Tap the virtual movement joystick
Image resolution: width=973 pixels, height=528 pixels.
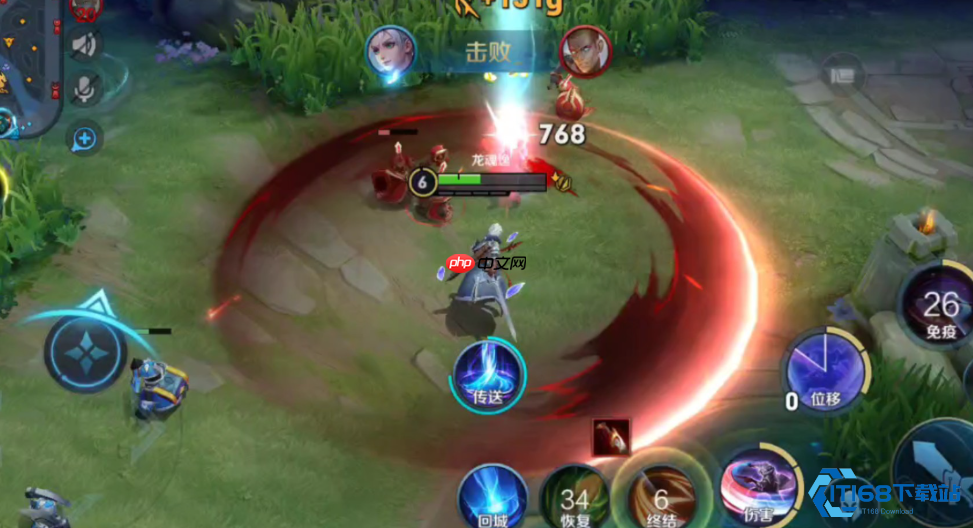point(84,354)
